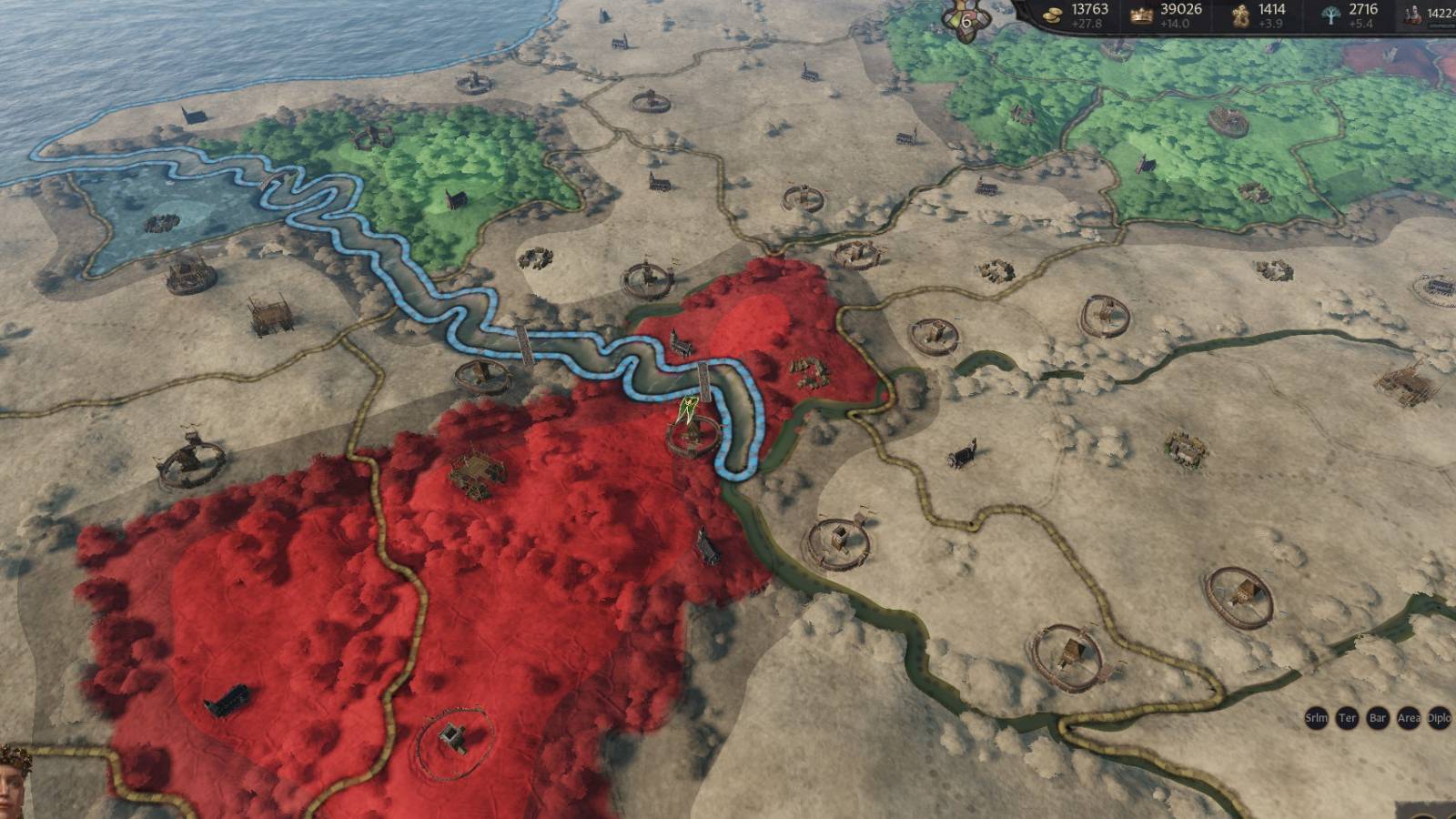Toggle the Srlm realms map mode
The width and height of the screenshot is (1456, 819).
1317,718
